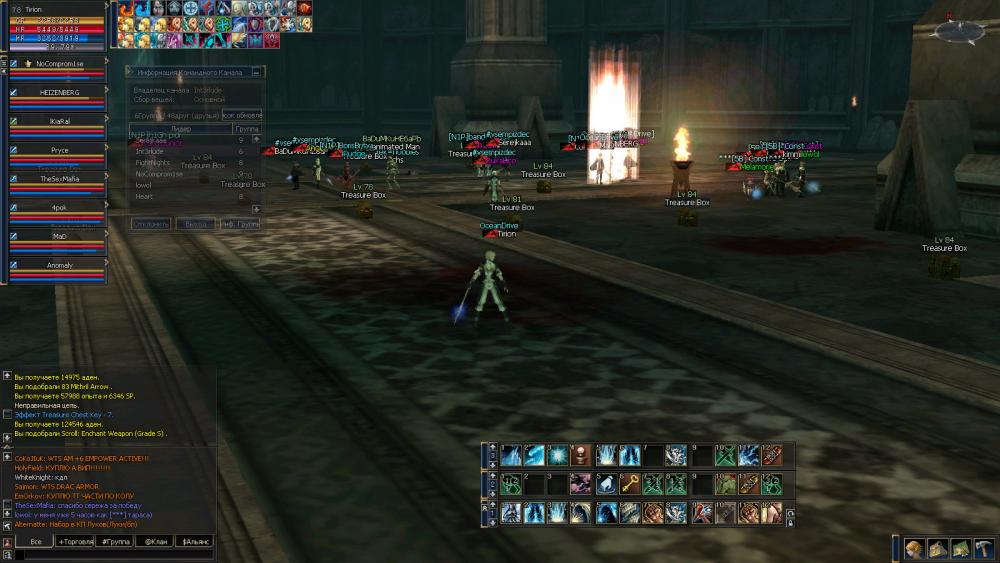Open the inventory bag menu icon
Viewport: 1000px width, 563px height.
(937, 549)
